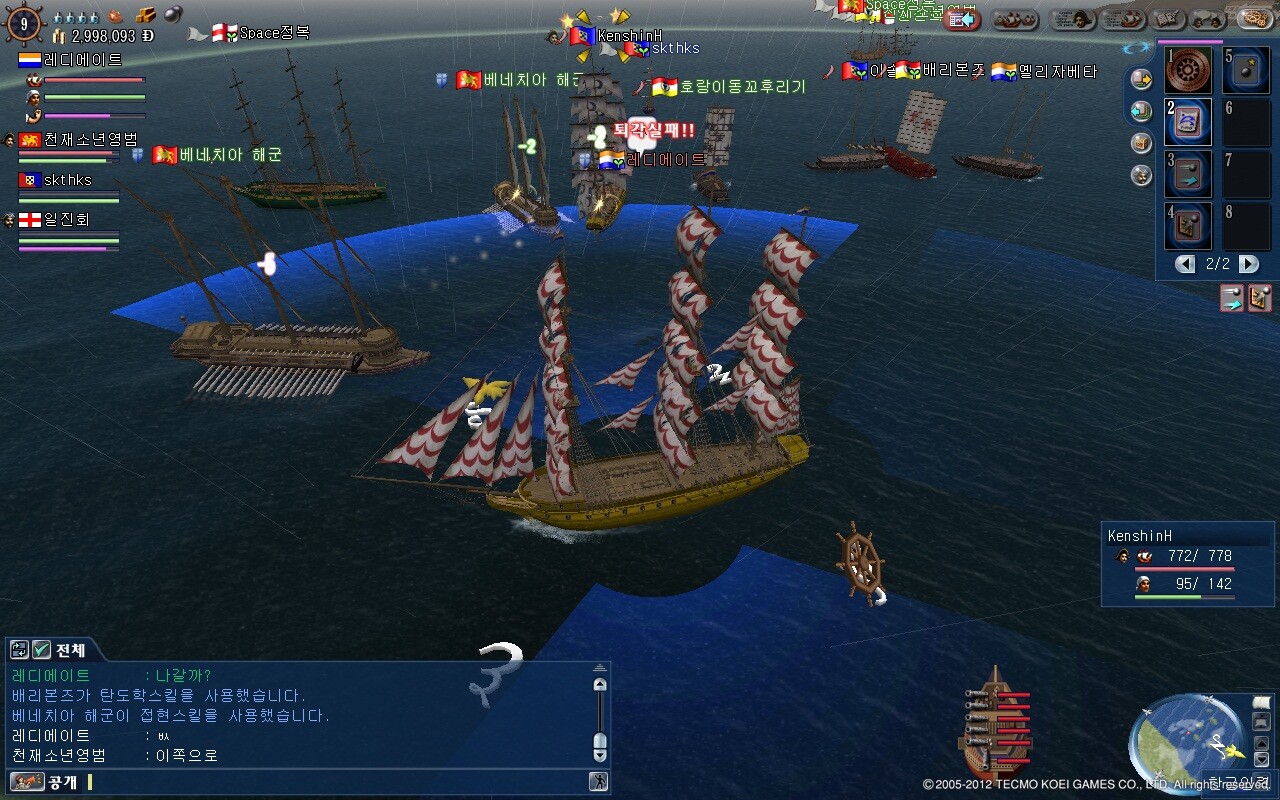Viewport: 1280px width, 800px height.
Task: Use the cannonball arrow skill in slot 3
Action: point(1188,175)
